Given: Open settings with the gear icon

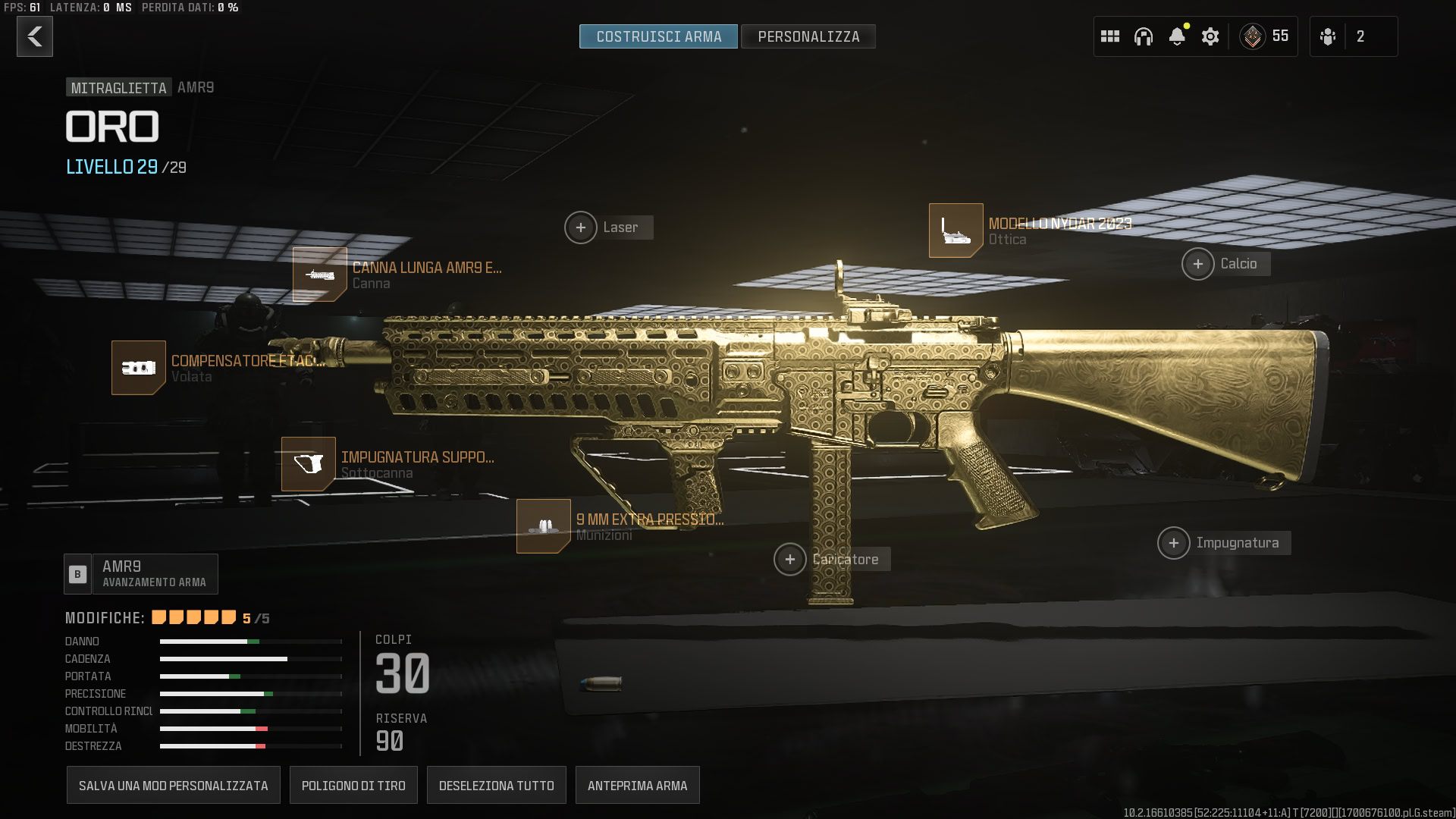Looking at the screenshot, I should pos(1210,36).
